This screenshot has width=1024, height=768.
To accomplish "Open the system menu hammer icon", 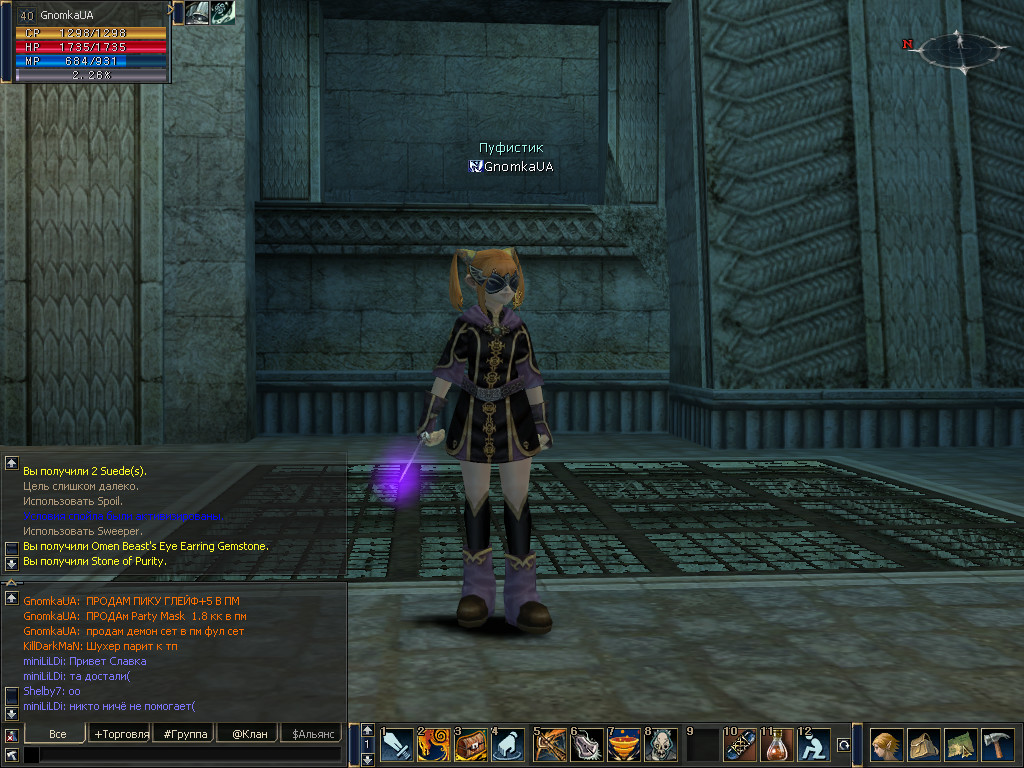I will (x=998, y=744).
